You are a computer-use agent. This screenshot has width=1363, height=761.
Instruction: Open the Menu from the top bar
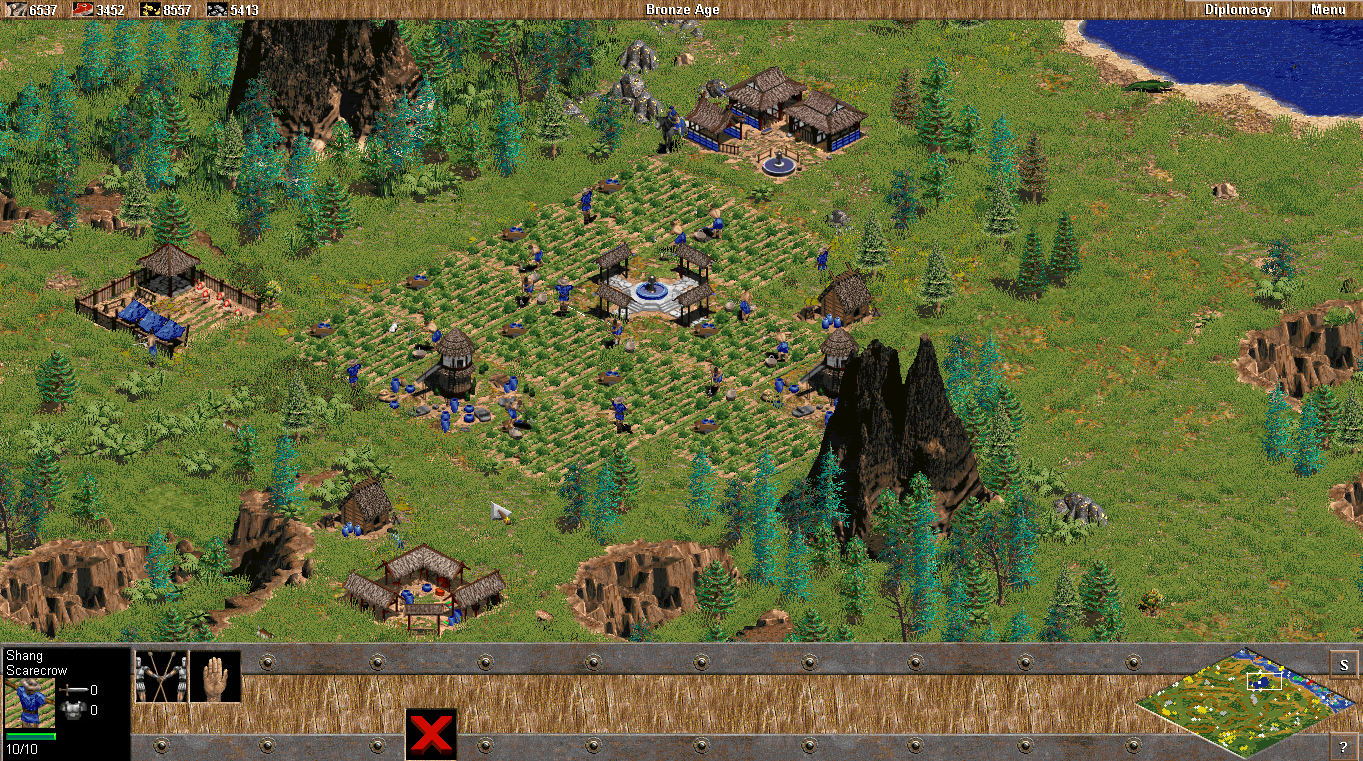[1327, 9]
